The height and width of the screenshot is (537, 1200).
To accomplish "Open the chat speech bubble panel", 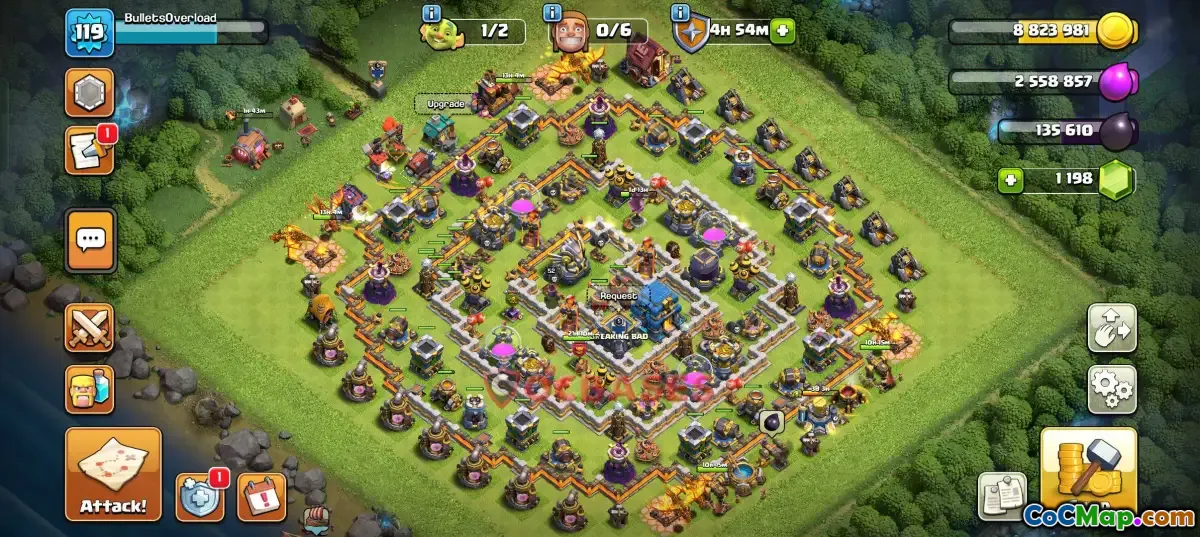I will click(90, 240).
